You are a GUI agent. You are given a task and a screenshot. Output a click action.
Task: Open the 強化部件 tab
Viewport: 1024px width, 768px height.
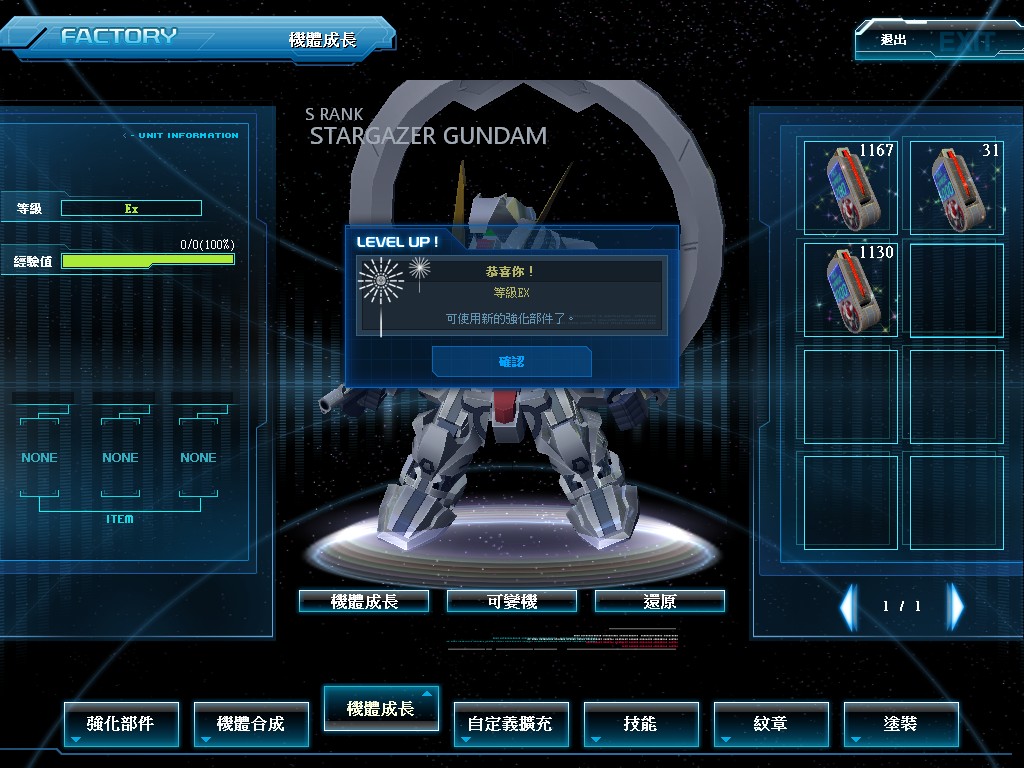click(121, 723)
